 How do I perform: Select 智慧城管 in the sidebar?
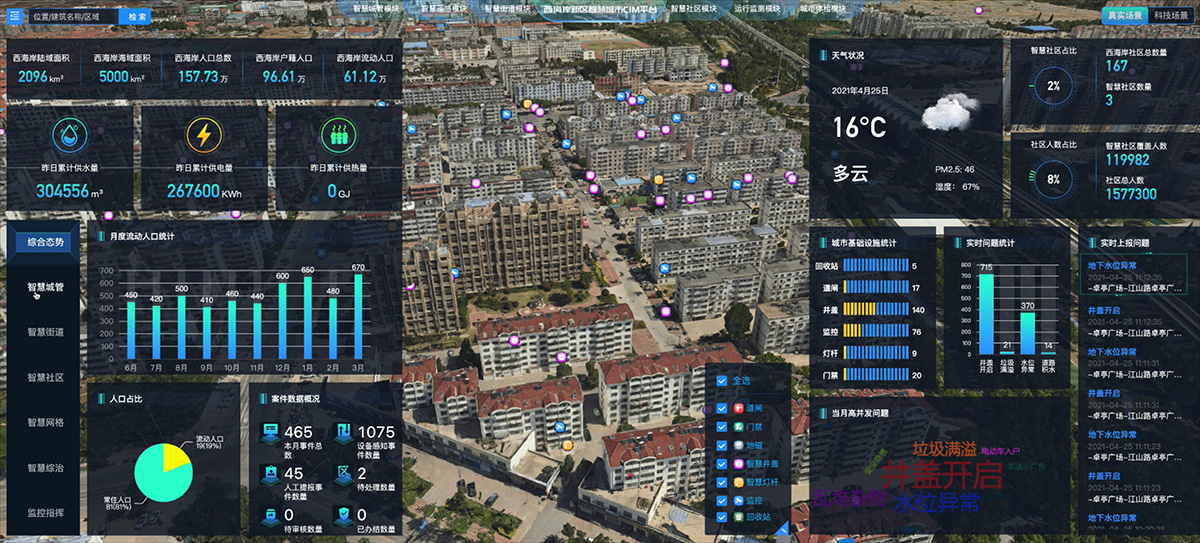coord(45,287)
